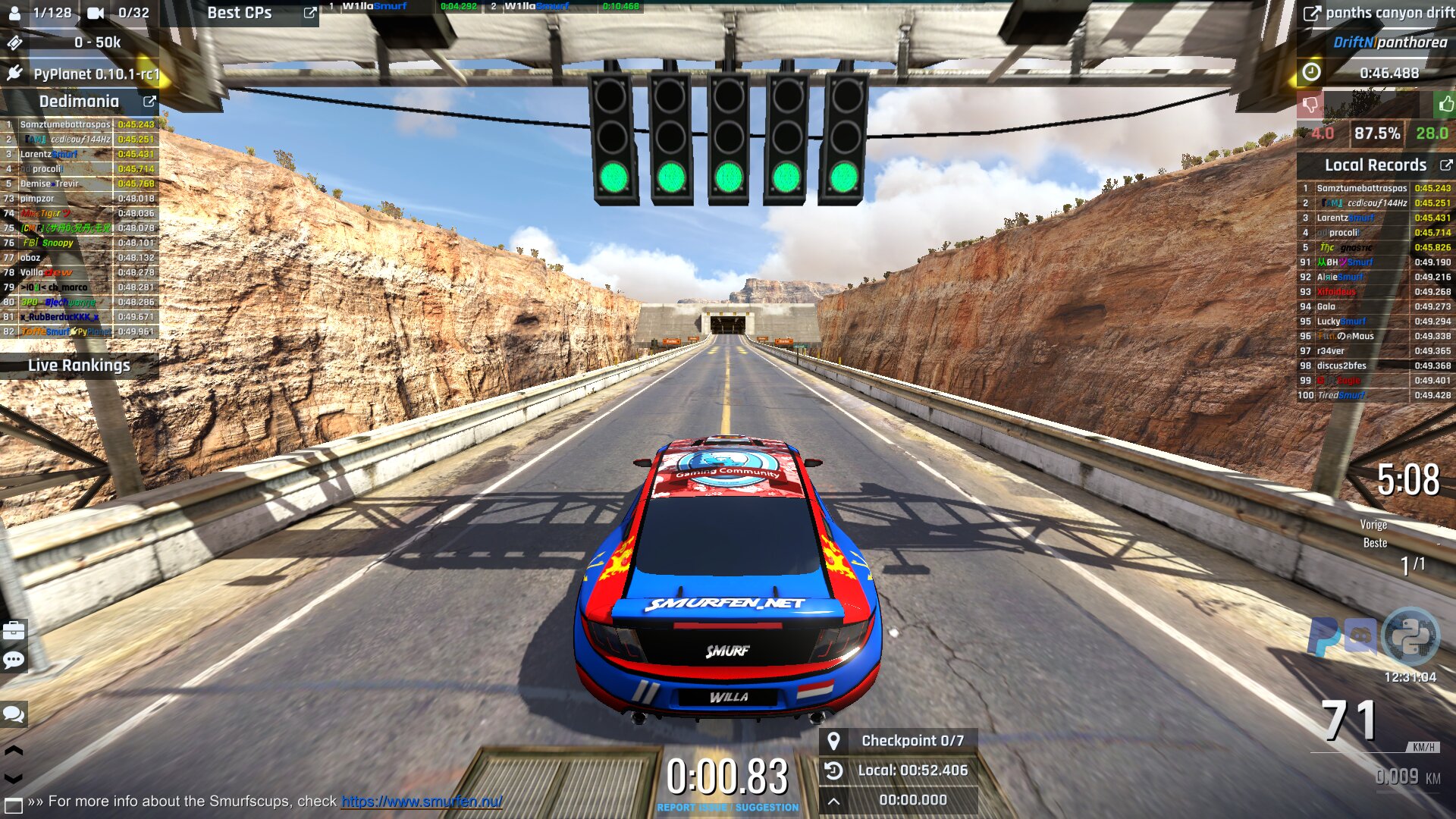Click the up-chevron beside the 00:00.000 time
The image size is (1456, 819).
[x=833, y=801]
